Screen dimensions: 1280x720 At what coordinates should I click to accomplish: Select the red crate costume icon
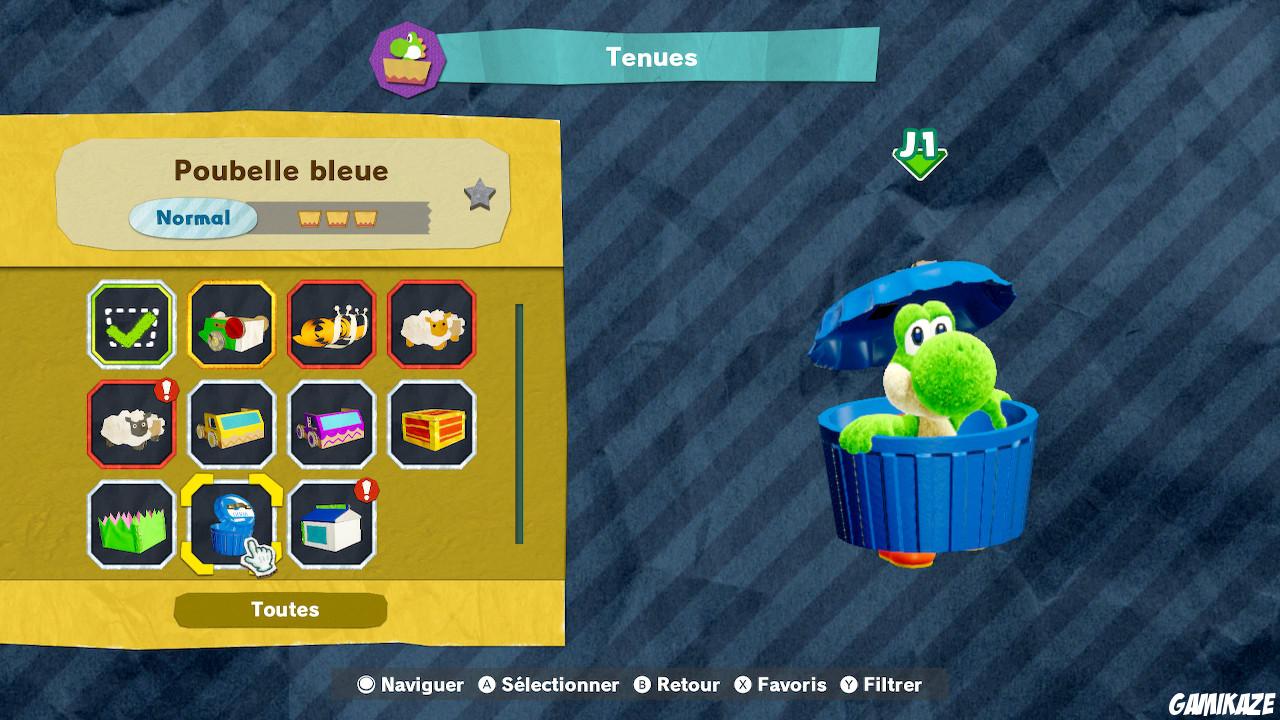click(x=431, y=425)
